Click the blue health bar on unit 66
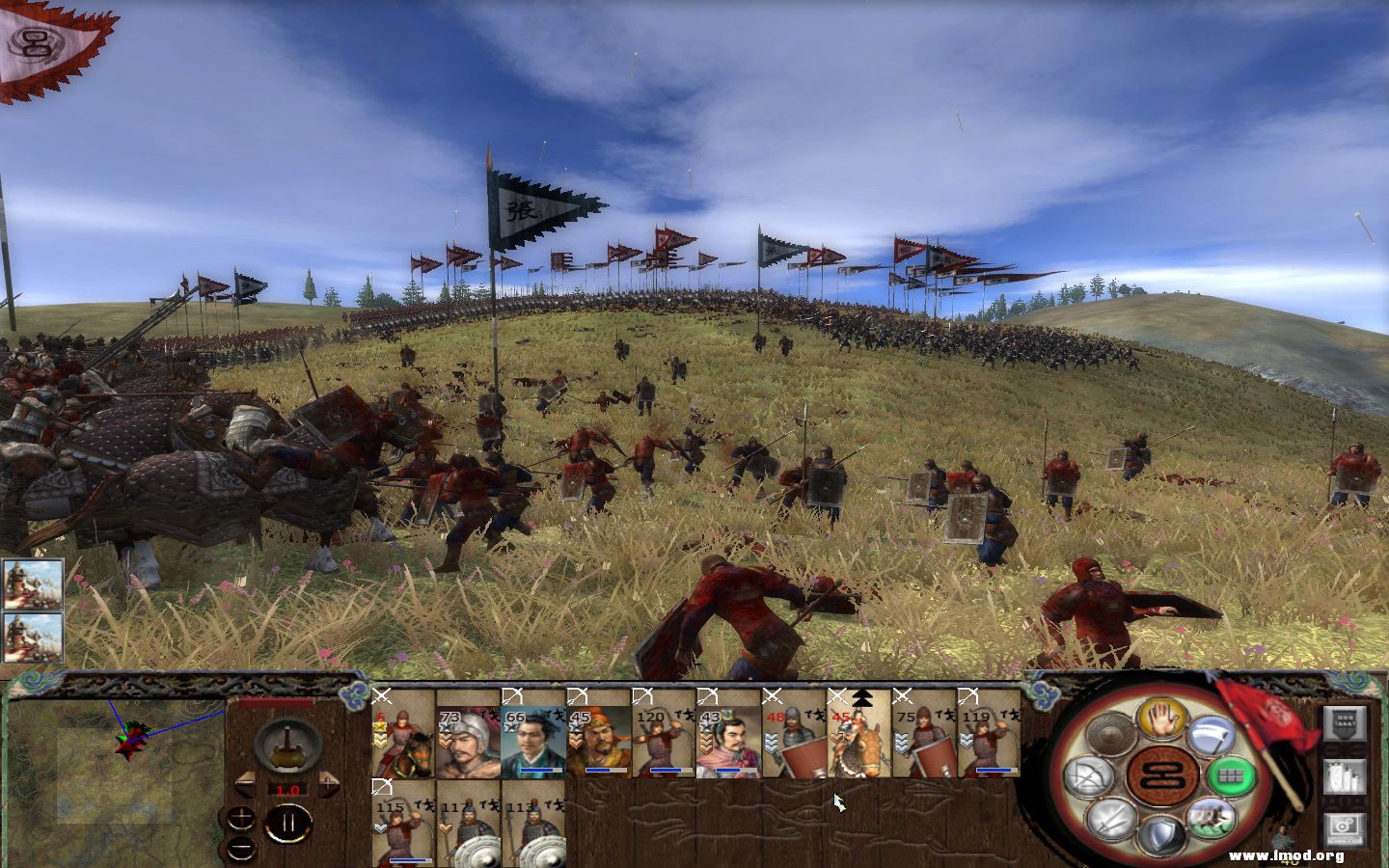Screen dimensions: 1389x868 point(537,770)
